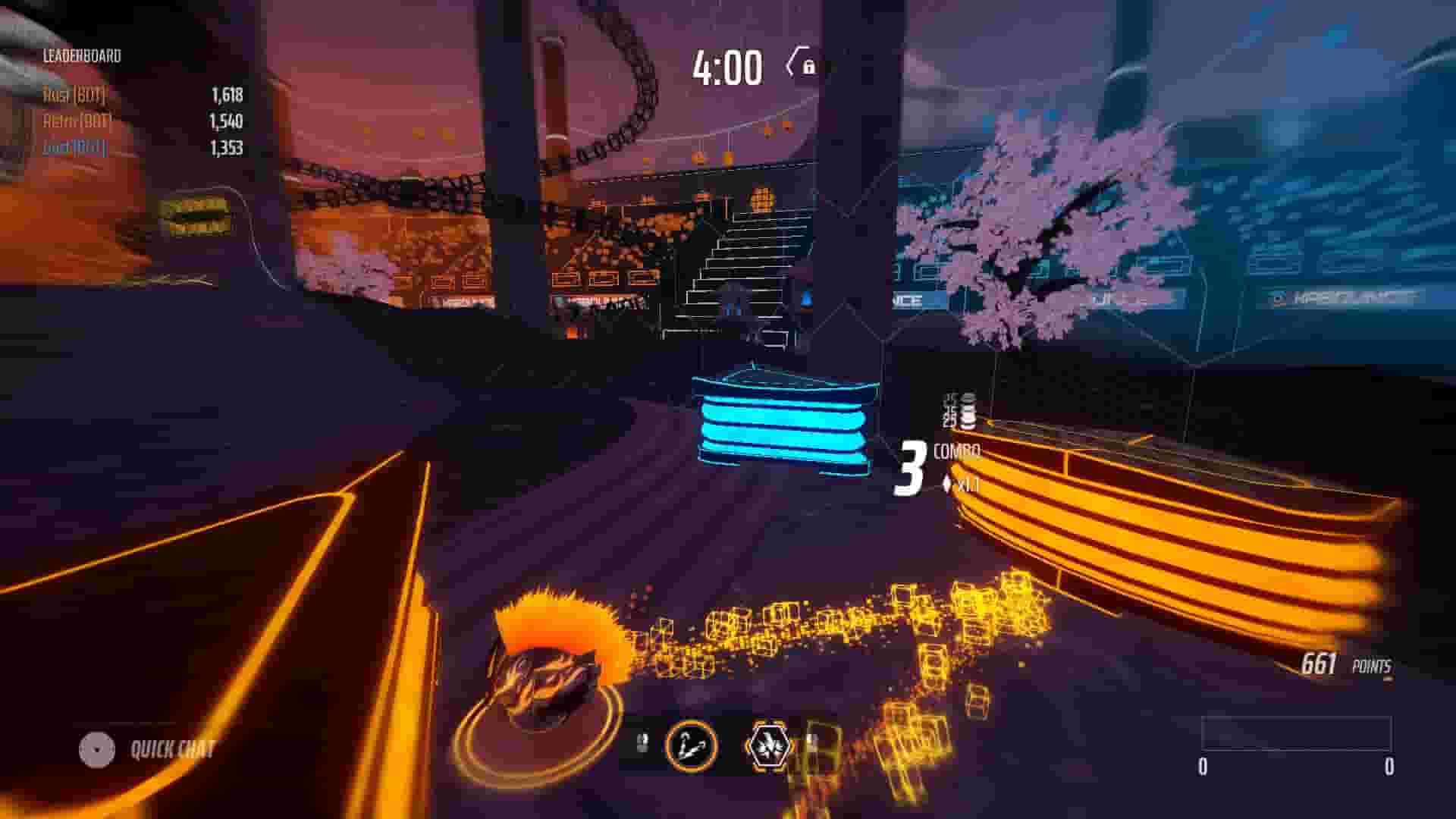The width and height of the screenshot is (1456, 819).
Task: Toggle visibility of the leaderboard panel
Action: coord(82,55)
